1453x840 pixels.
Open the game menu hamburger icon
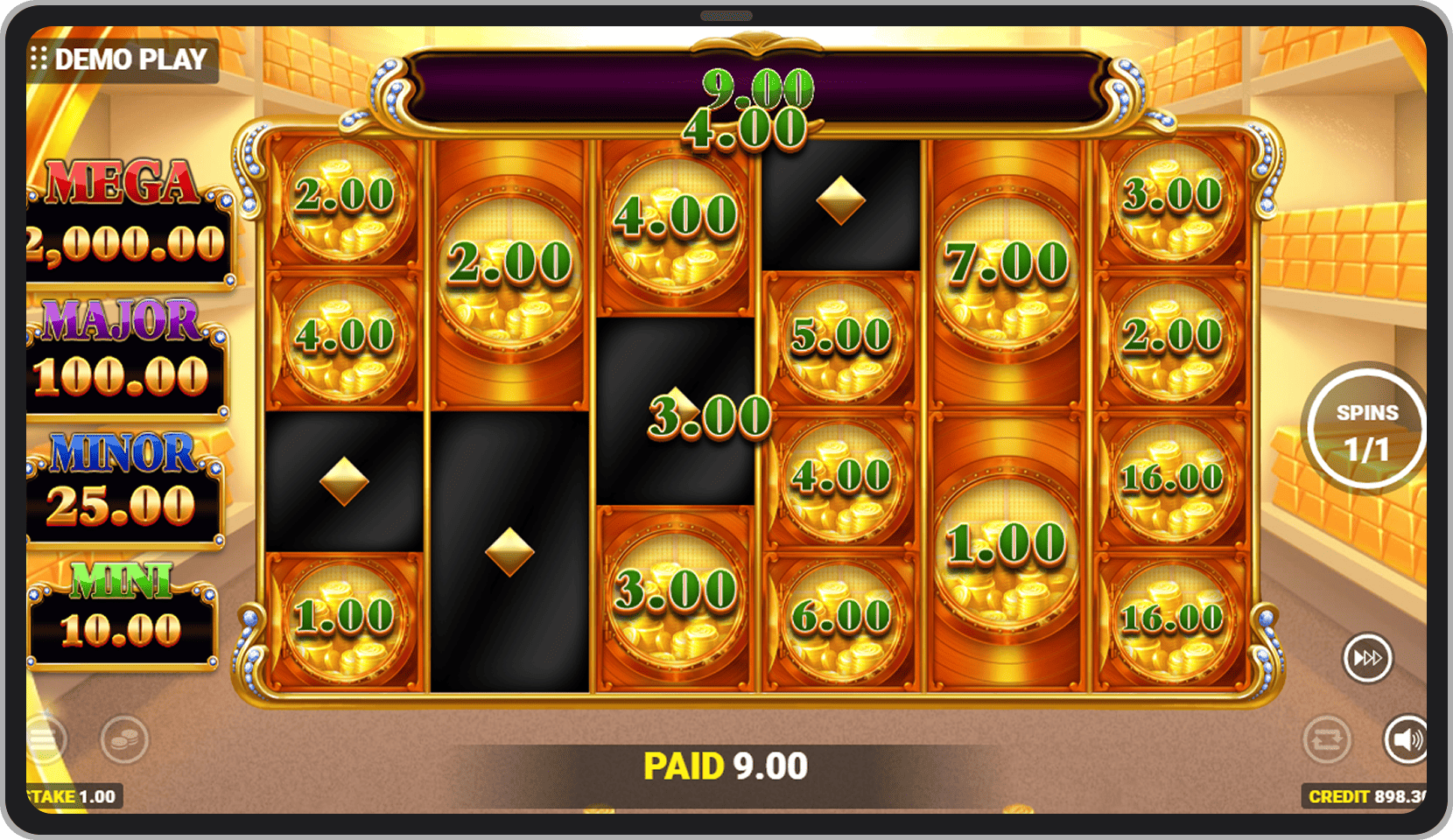(42, 739)
